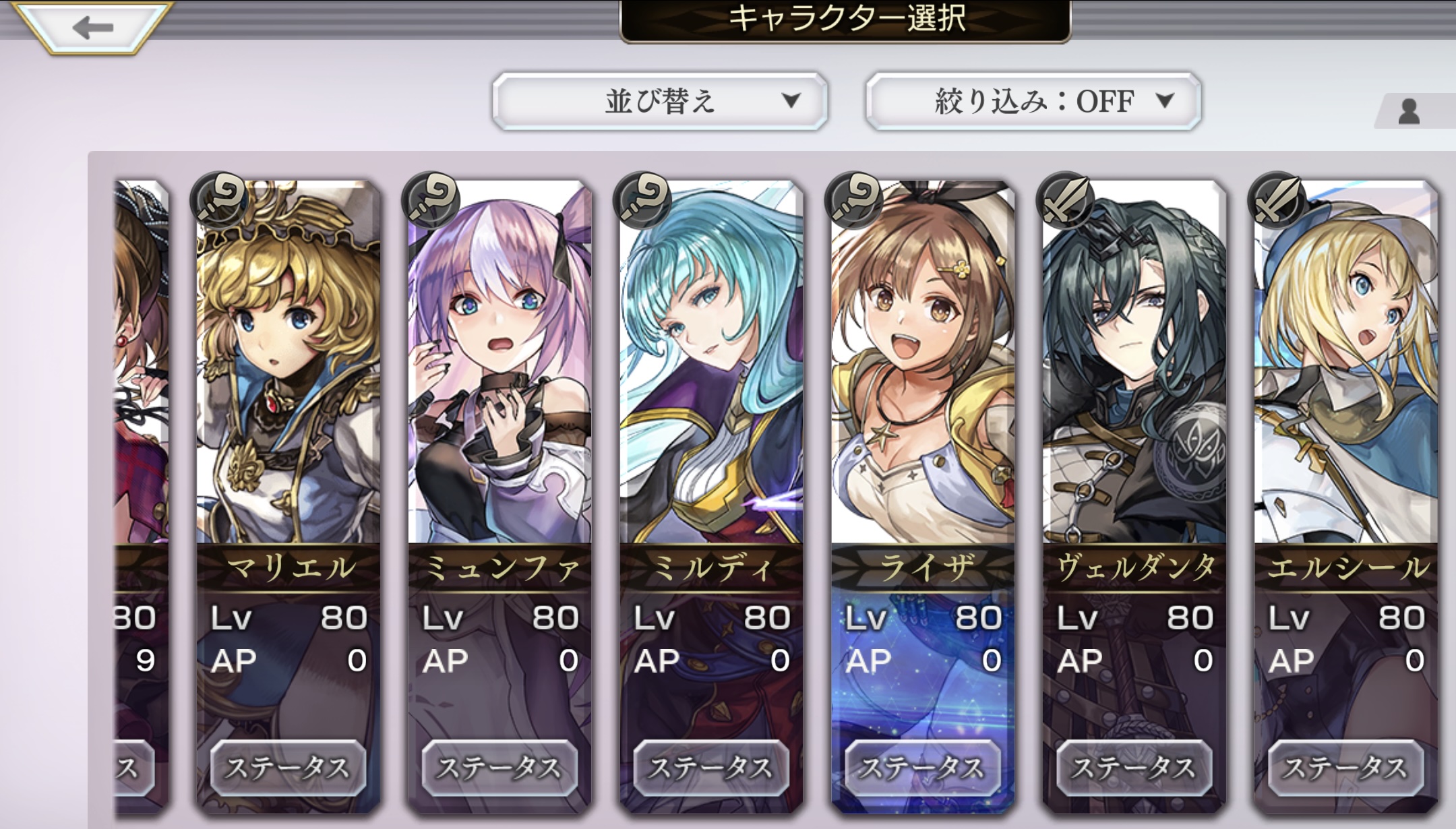Show ヴェルダンタ's ステータス screen
Viewport: 1456px width, 829px height.
pyautogui.click(x=1134, y=767)
